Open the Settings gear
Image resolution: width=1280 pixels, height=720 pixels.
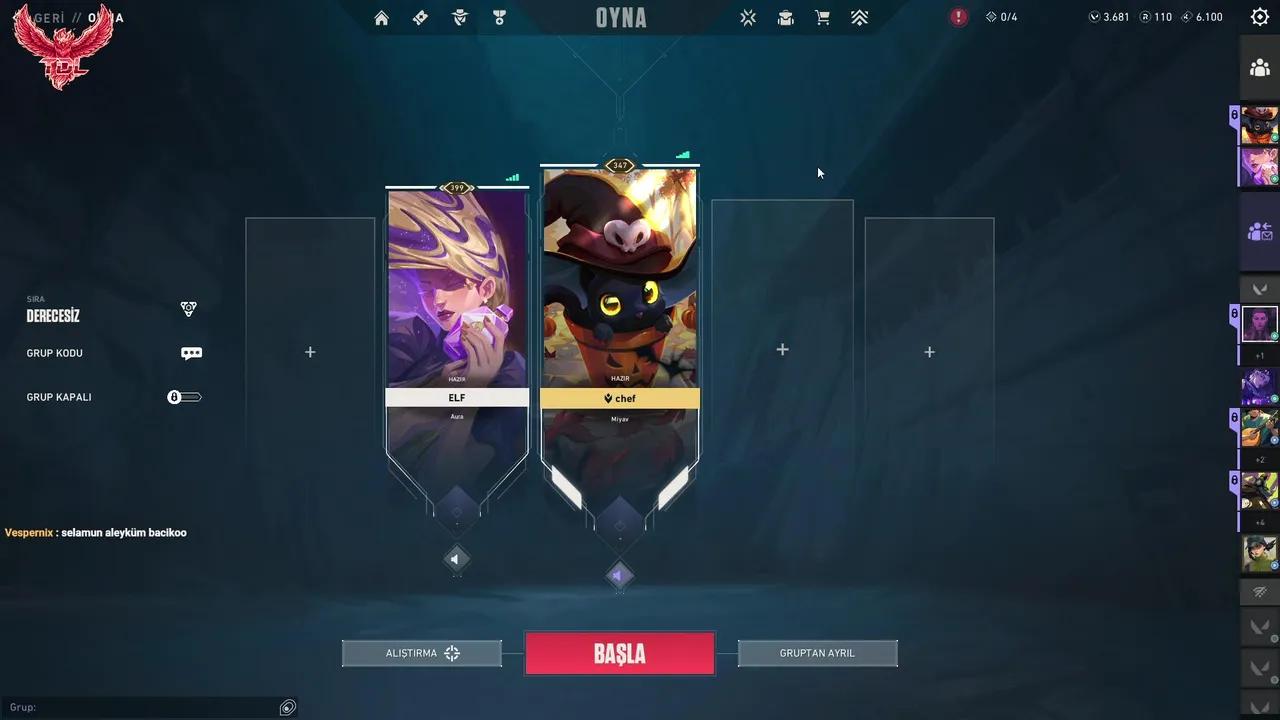tap(1258, 17)
